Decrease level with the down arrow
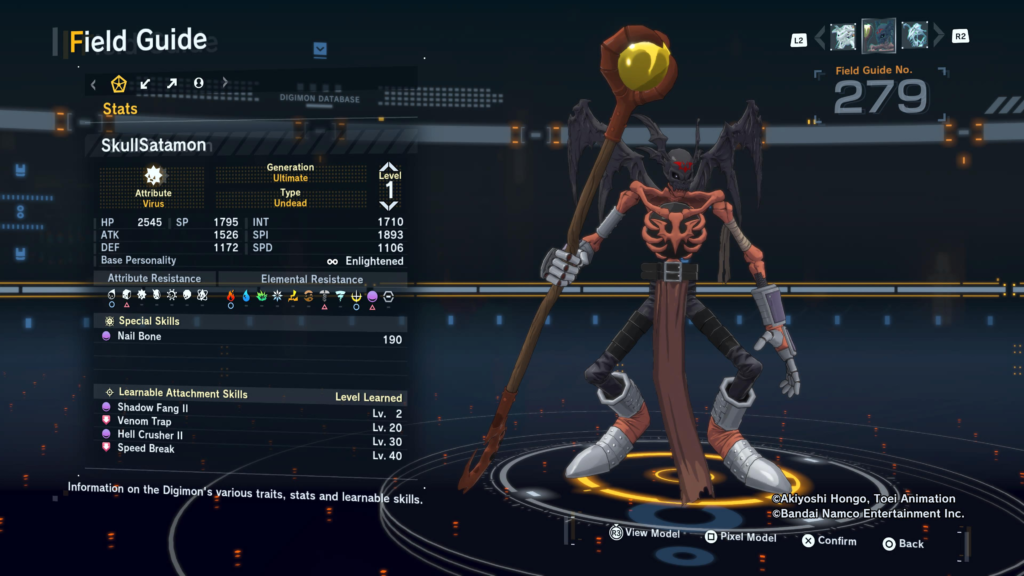Viewport: 1024px width, 576px height. (389, 204)
